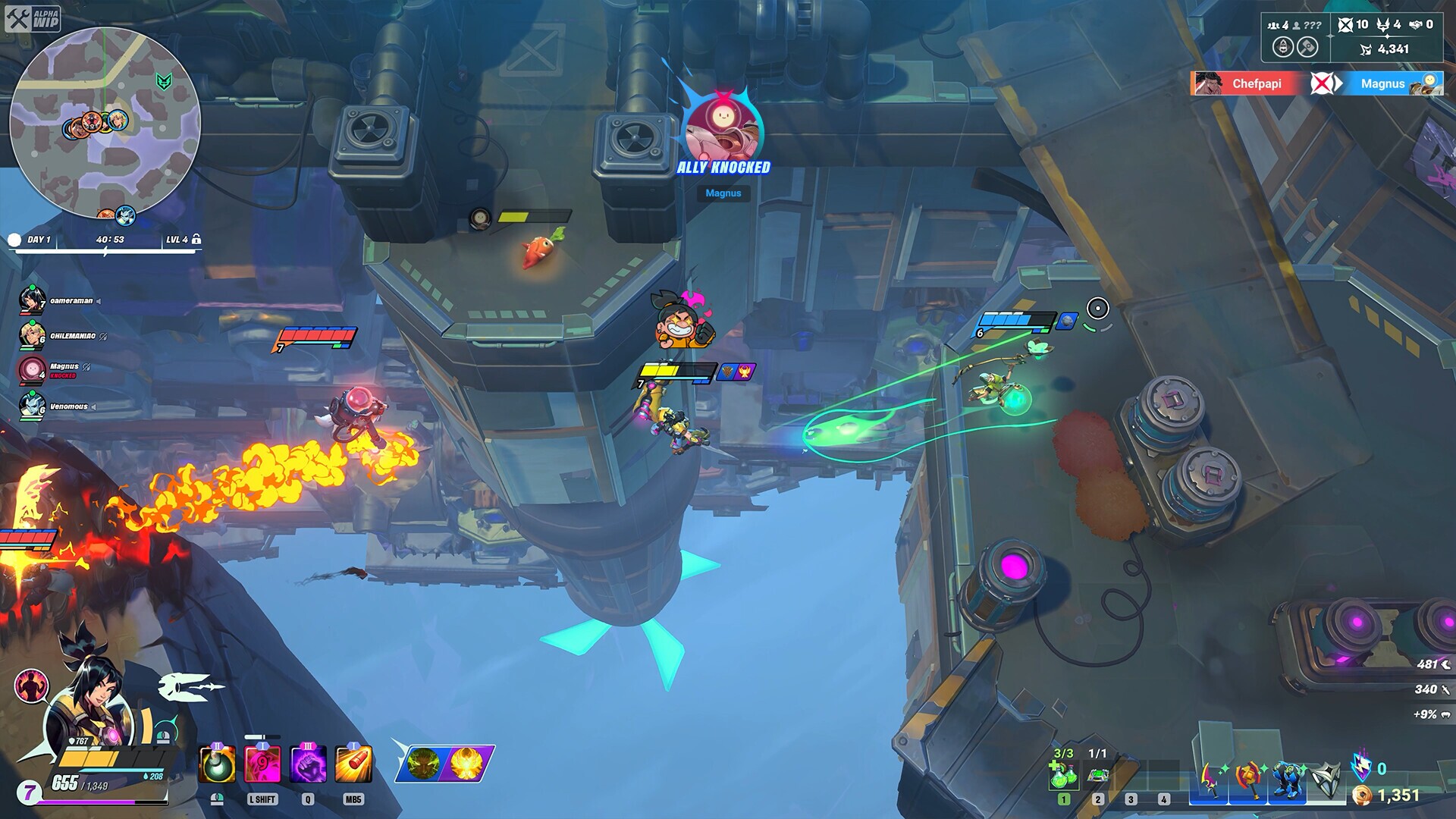The width and height of the screenshot is (1456, 819).
Task: Toggle OHILEMANIAO's muted mic icon
Action: pos(102,337)
